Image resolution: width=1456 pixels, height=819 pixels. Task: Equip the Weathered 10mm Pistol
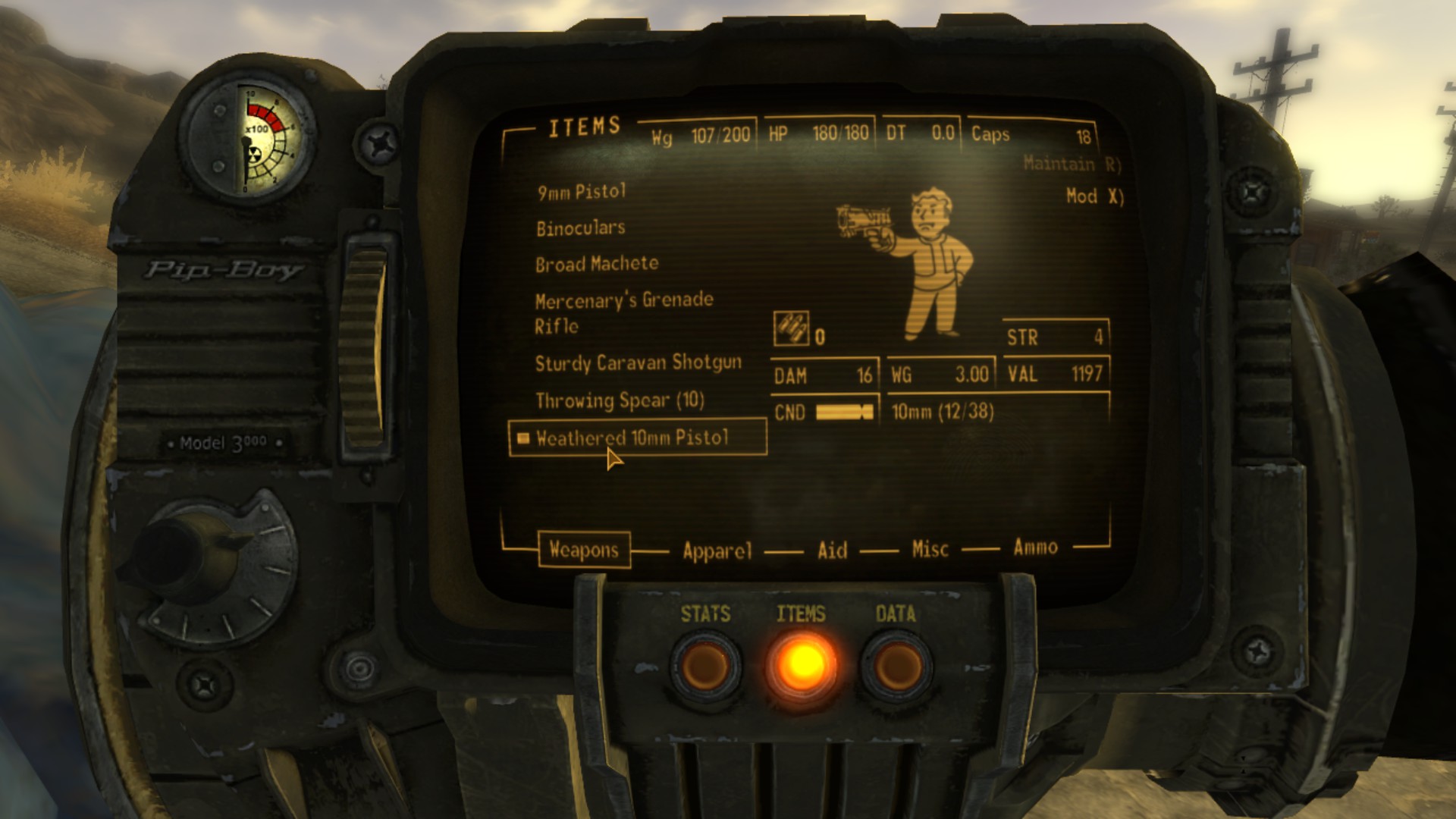632,438
